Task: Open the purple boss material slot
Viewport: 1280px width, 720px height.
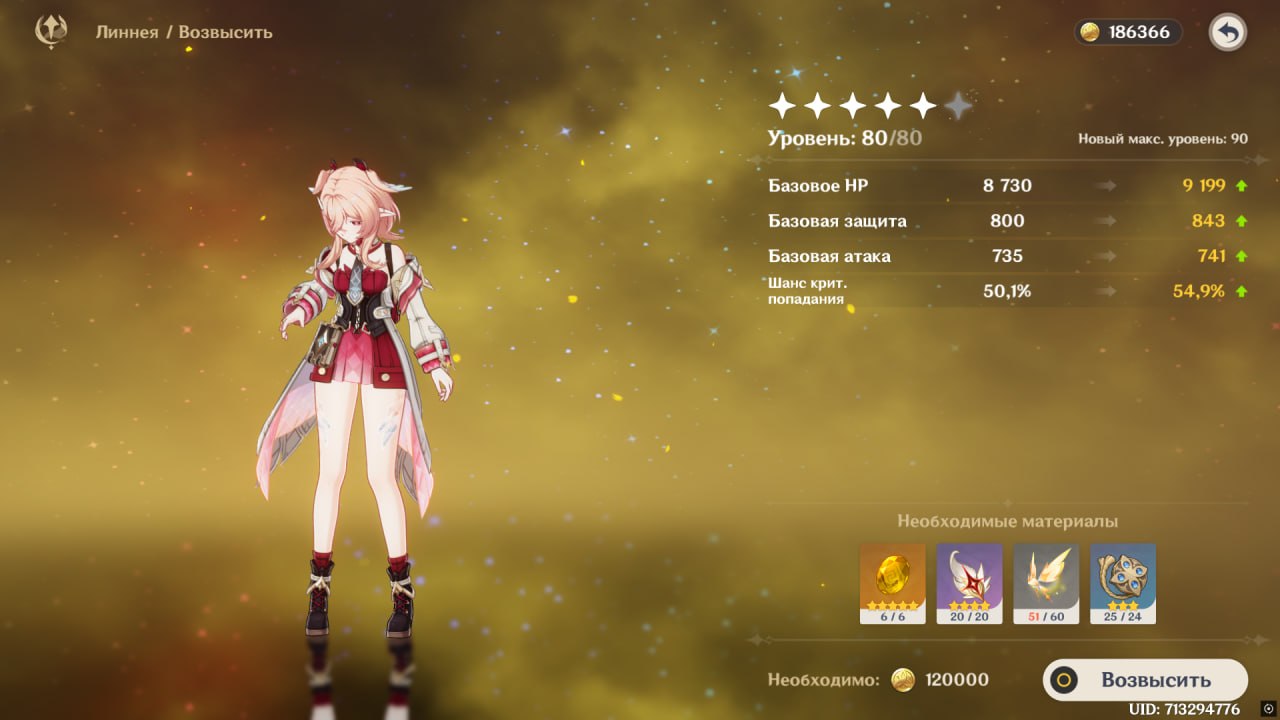Action: pyautogui.click(x=969, y=583)
